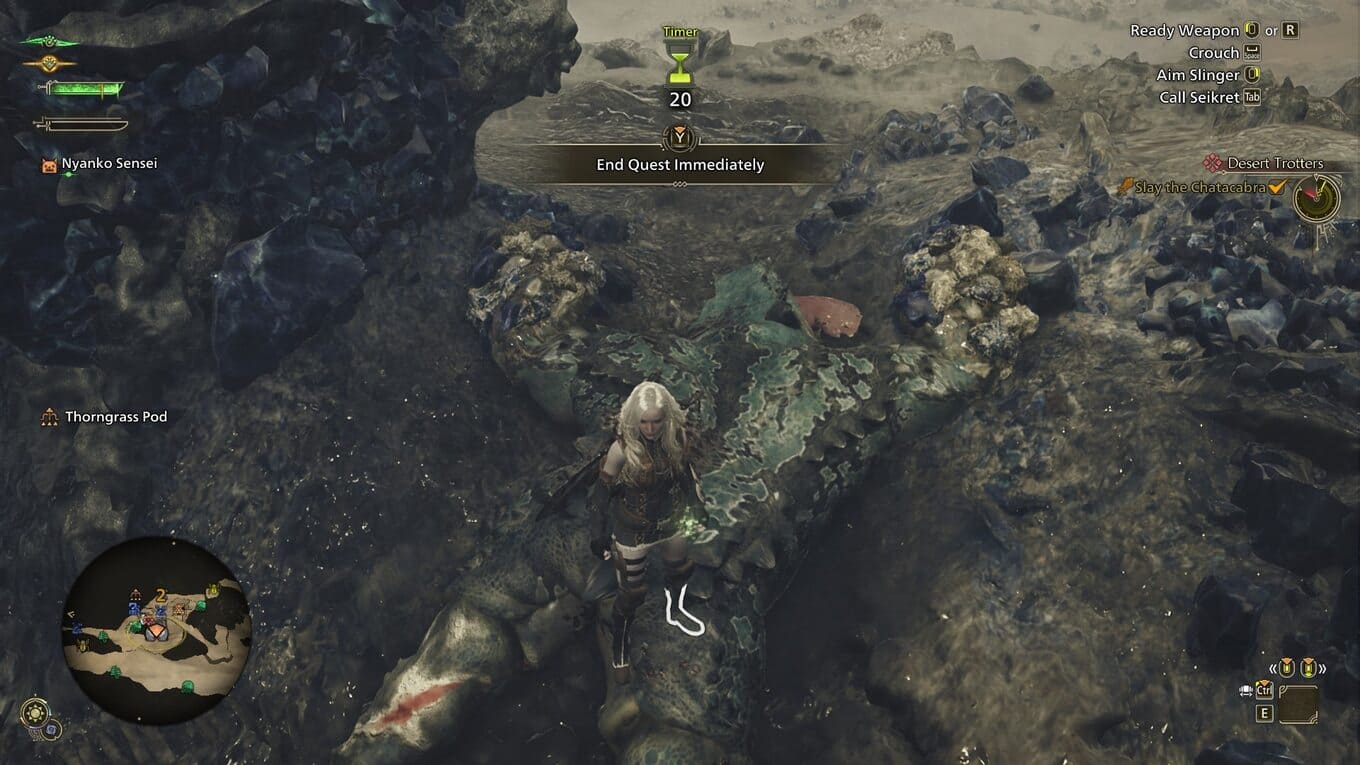The width and height of the screenshot is (1360, 765).
Task: Select the Slay the Chatacabra objective
Action: [1200, 187]
